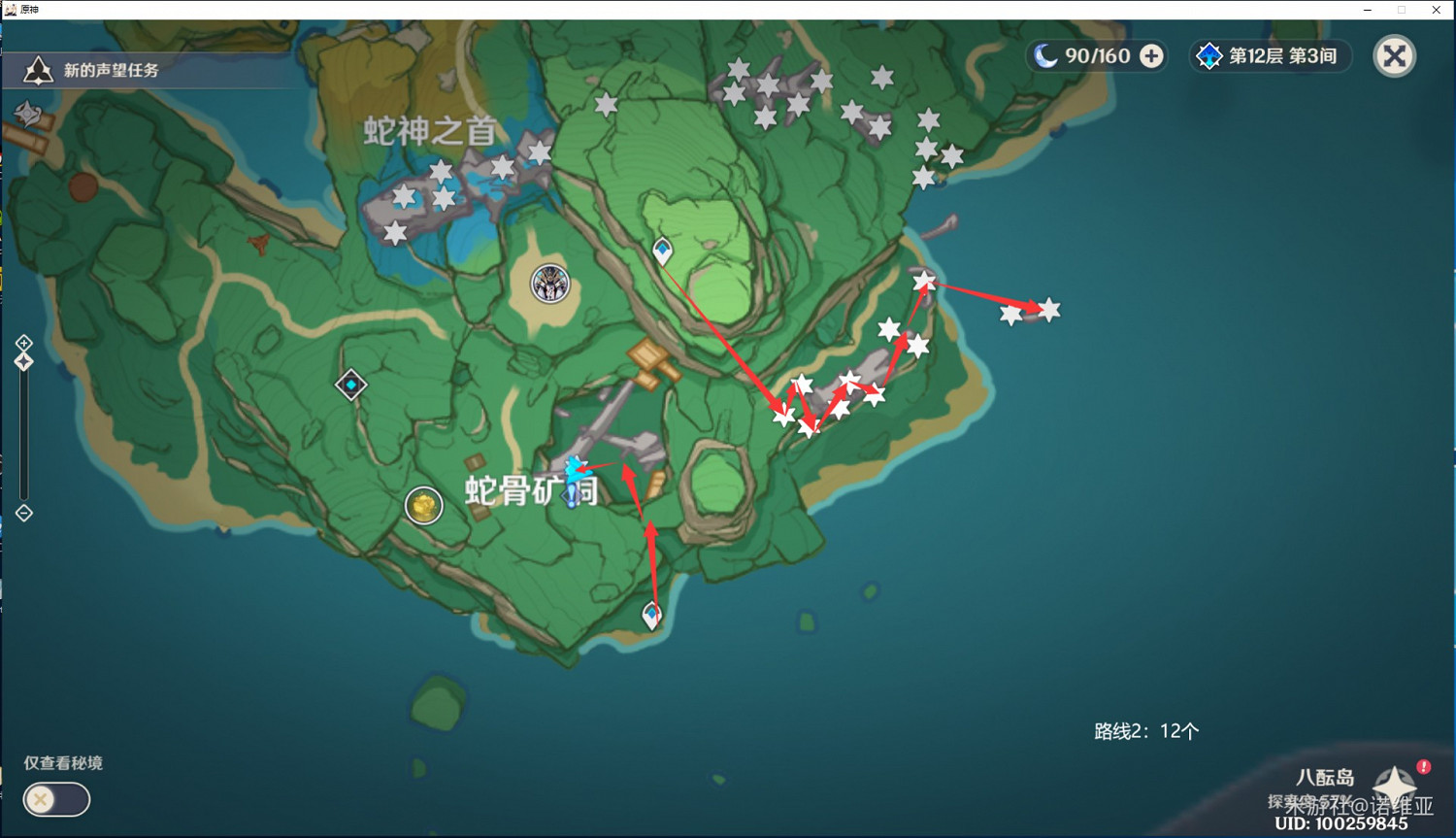The width and height of the screenshot is (1456, 838).
Task: Open the 第12层 第3间 abyss entry
Action: pyautogui.click(x=1270, y=56)
